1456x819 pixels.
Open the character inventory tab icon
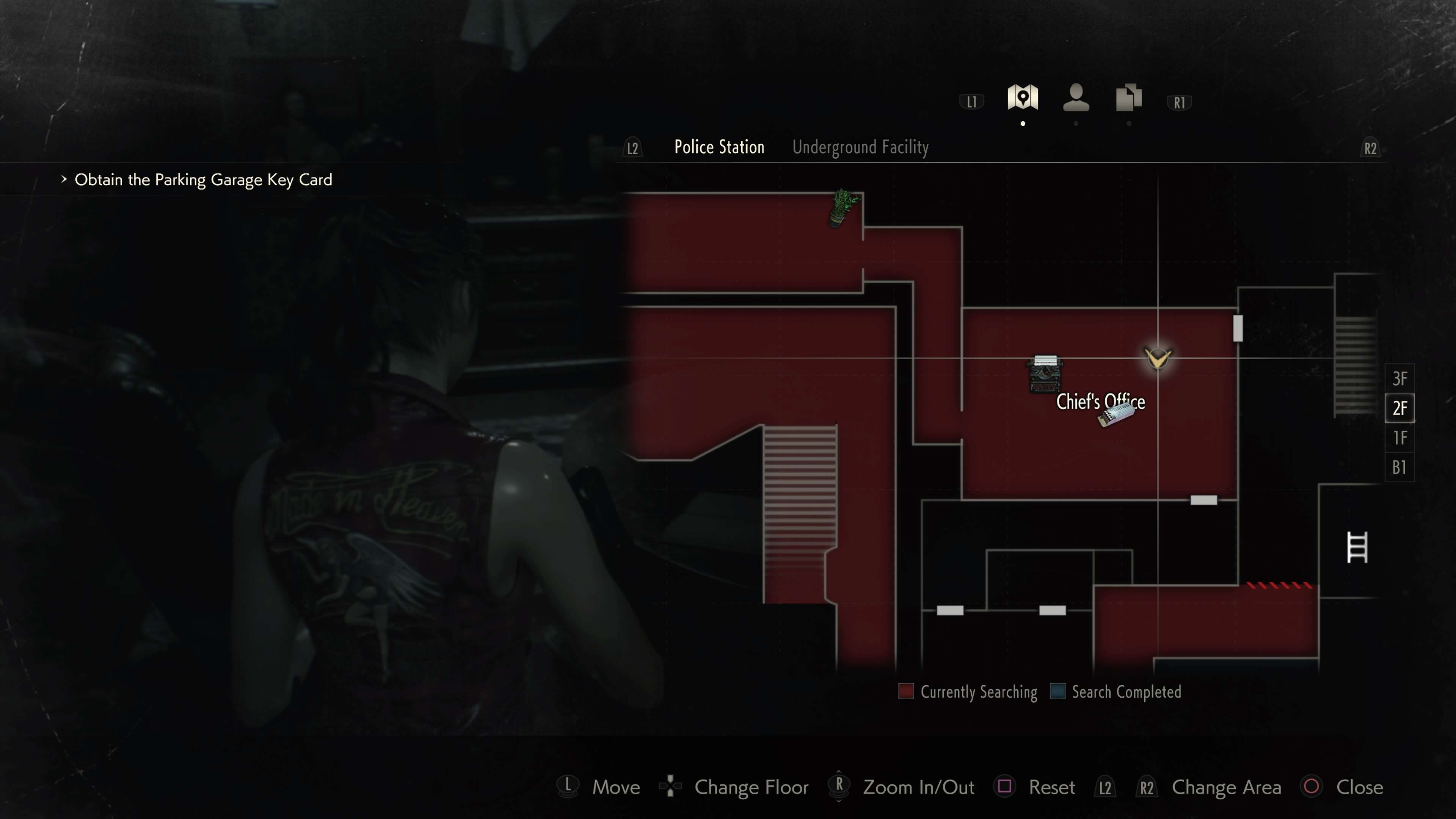(x=1076, y=97)
